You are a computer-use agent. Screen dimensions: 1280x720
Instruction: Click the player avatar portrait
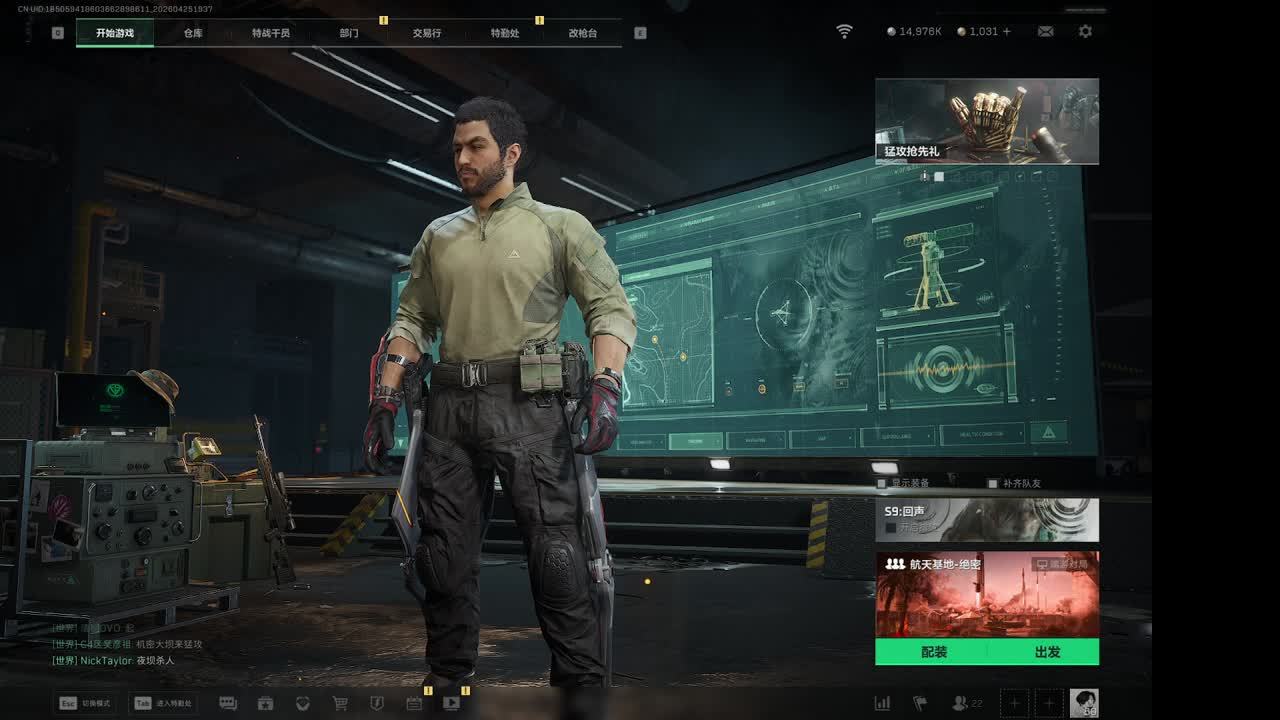[1084, 702]
